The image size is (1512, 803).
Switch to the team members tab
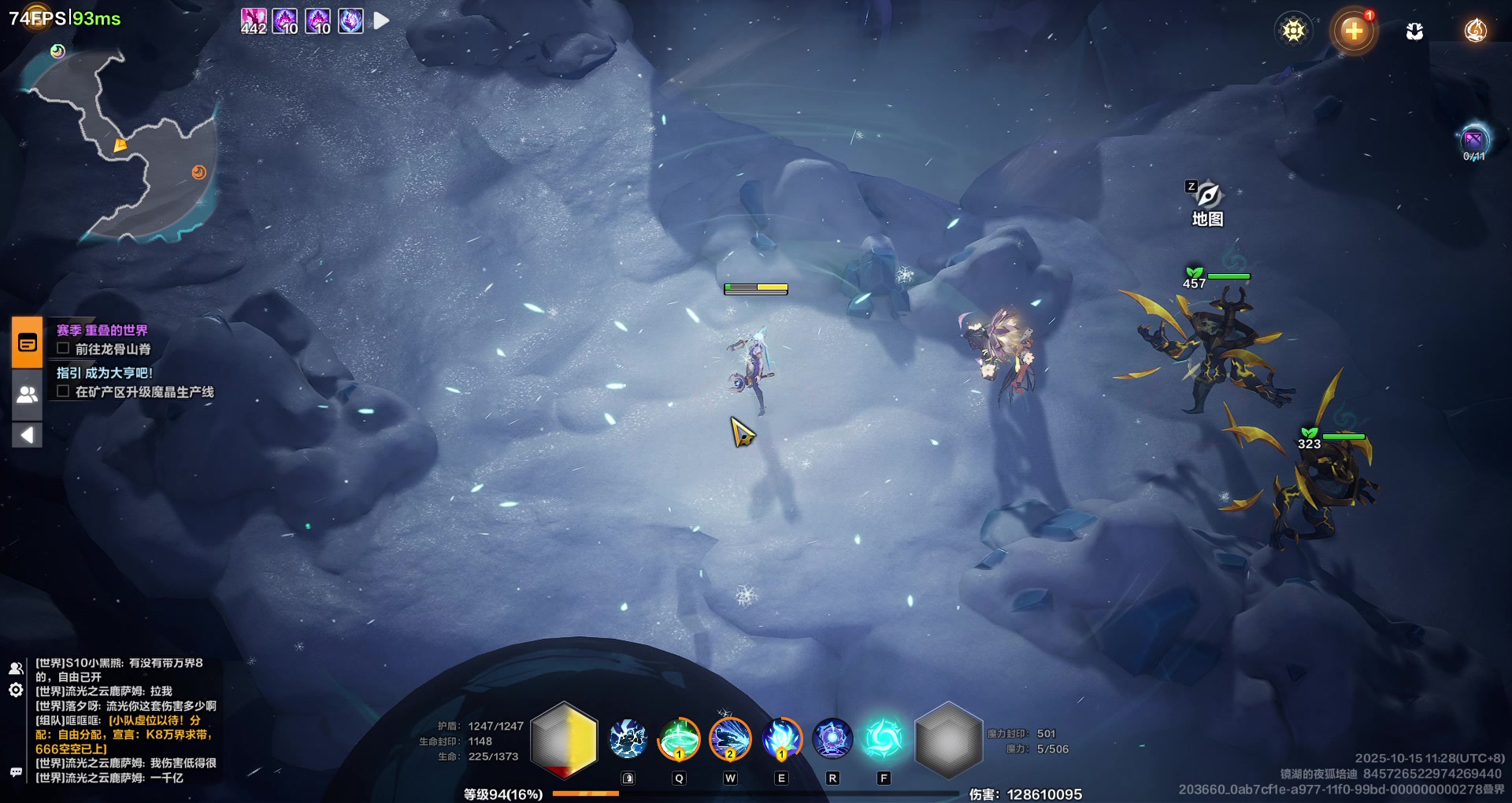click(28, 394)
